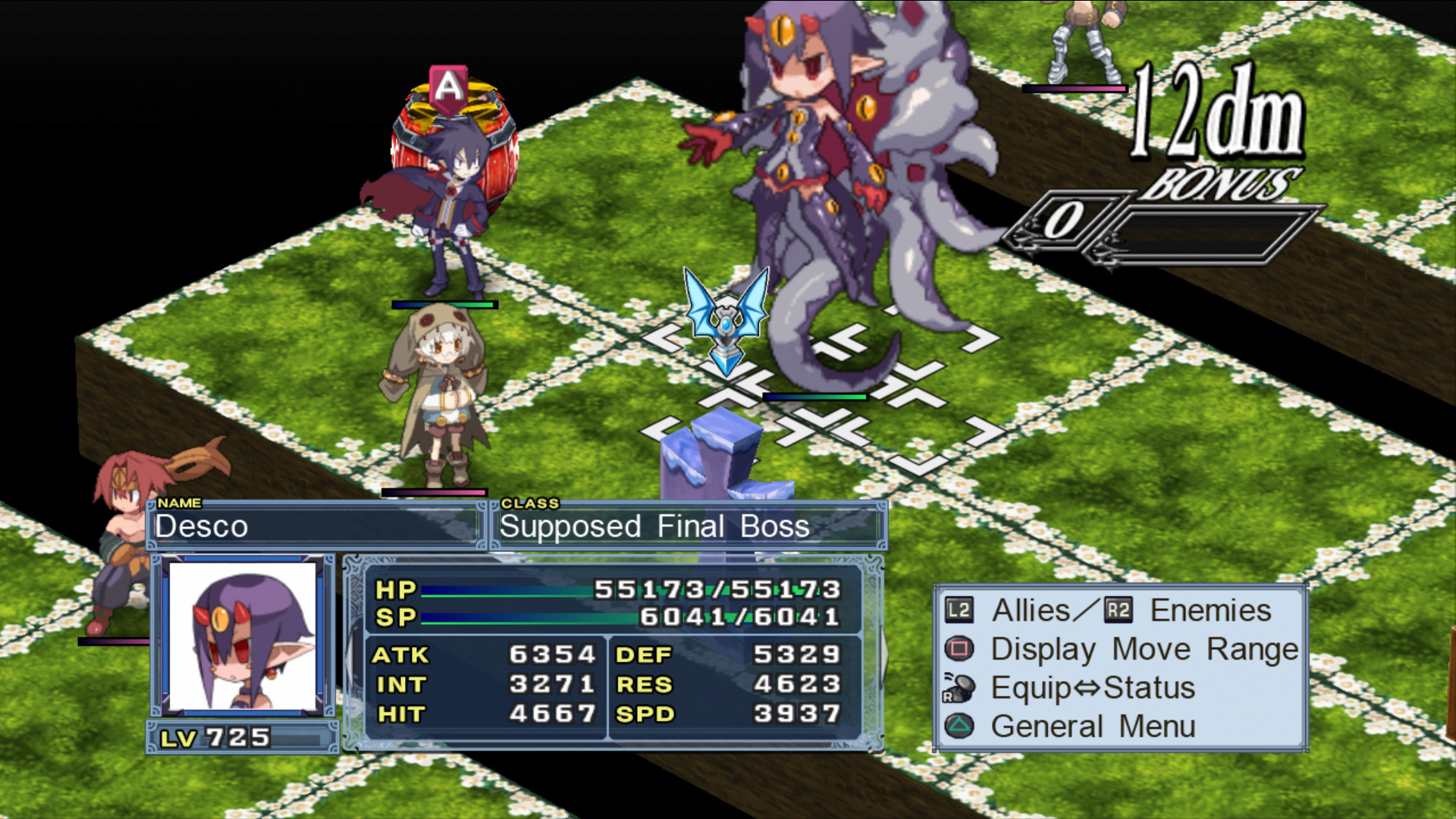Image resolution: width=1456 pixels, height=819 pixels.
Task: Toggle Display Move Range
Action: coord(1145,649)
